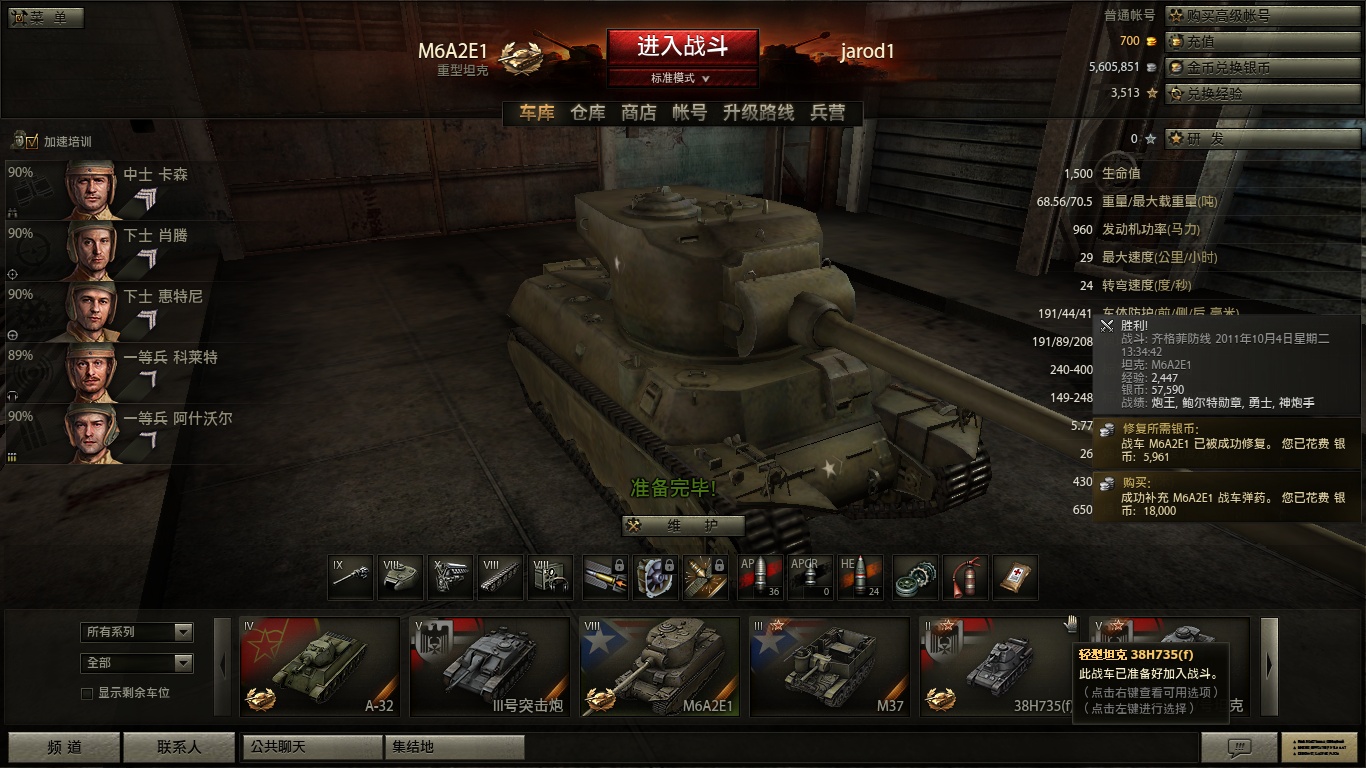
Task: Open the 标准模式 battle mode dropdown
Action: click(x=682, y=78)
